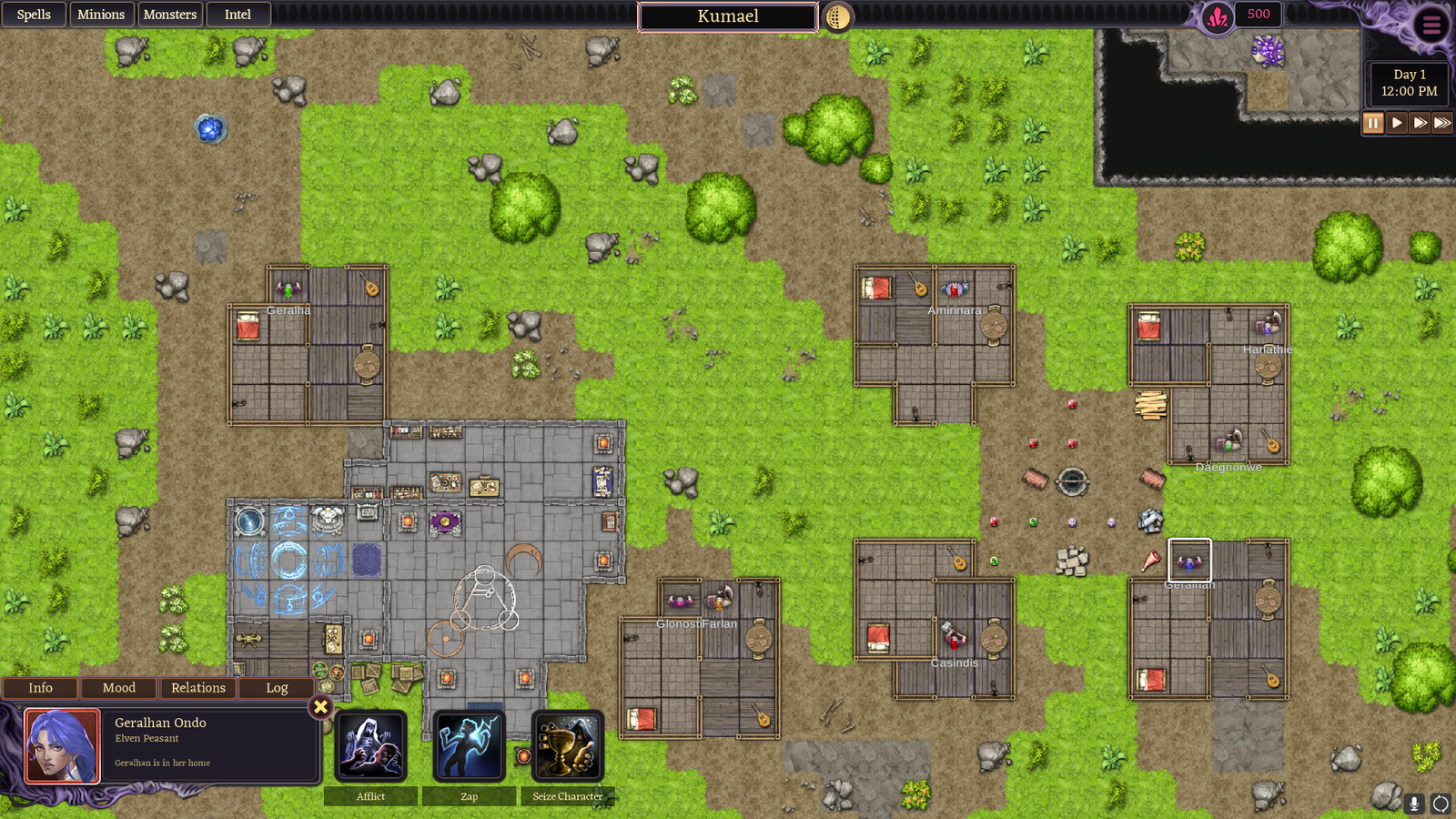
Task: Open the Spells menu
Action: 34,15
